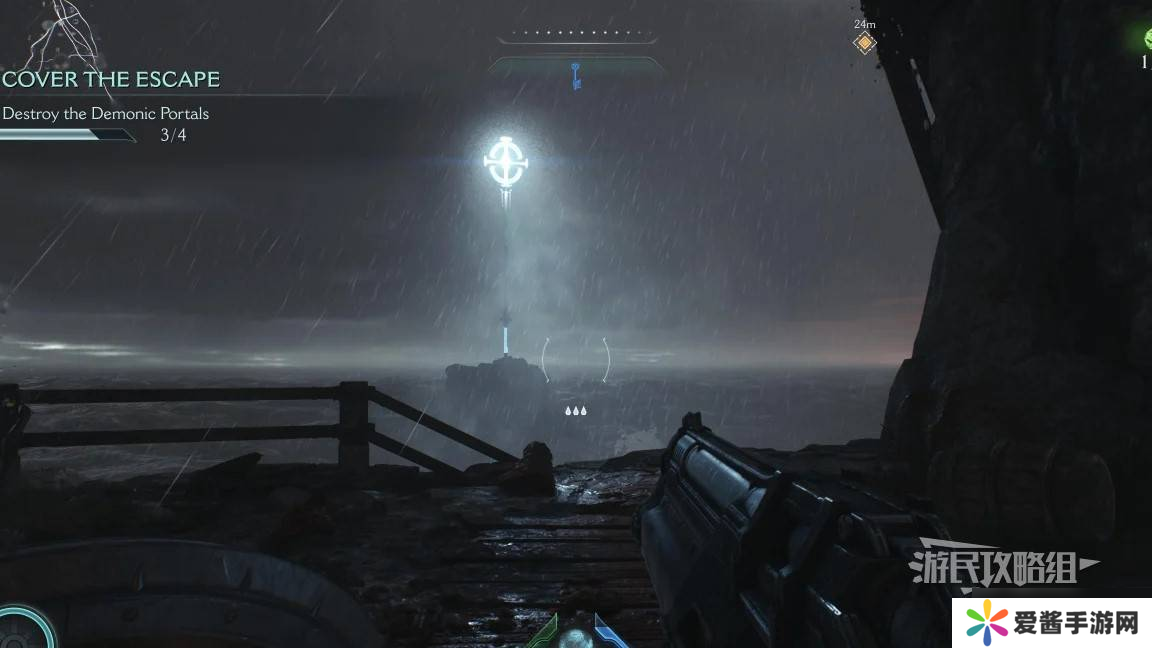Click the glowing white portal target marker
This screenshot has height=648, width=1152.
[x=505, y=160]
